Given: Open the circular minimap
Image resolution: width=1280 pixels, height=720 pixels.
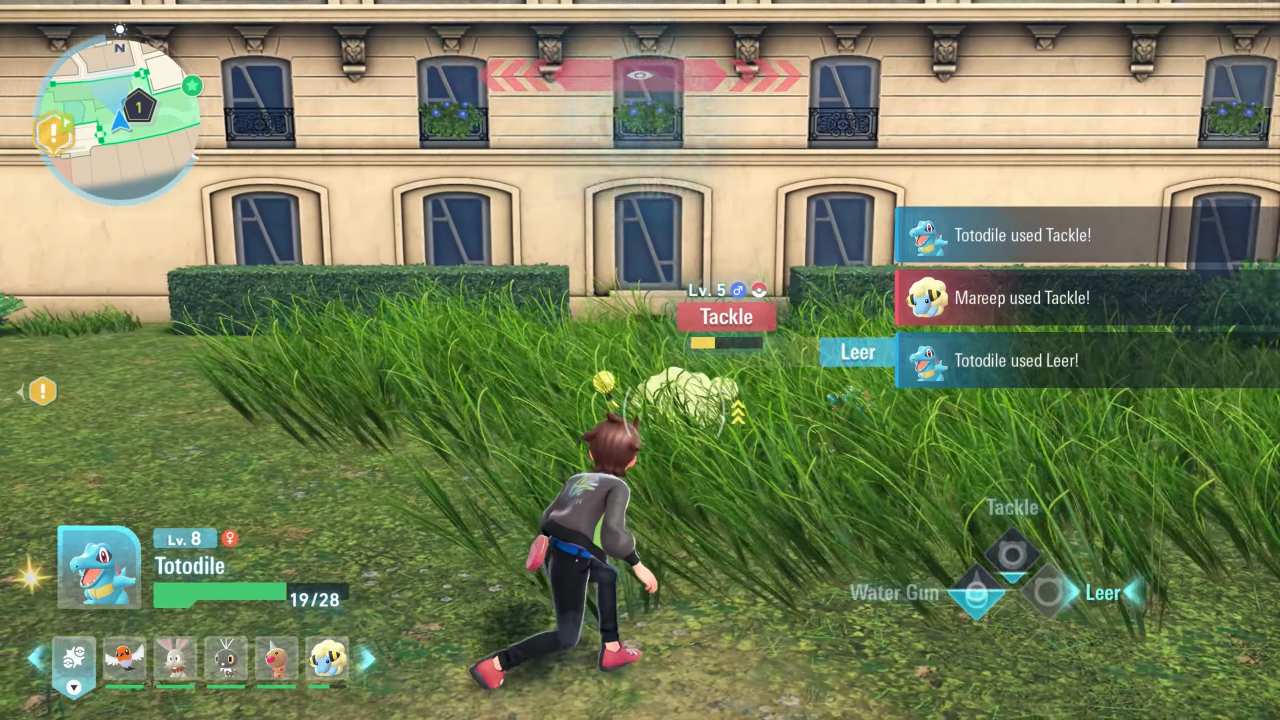Looking at the screenshot, I should coord(118,118).
